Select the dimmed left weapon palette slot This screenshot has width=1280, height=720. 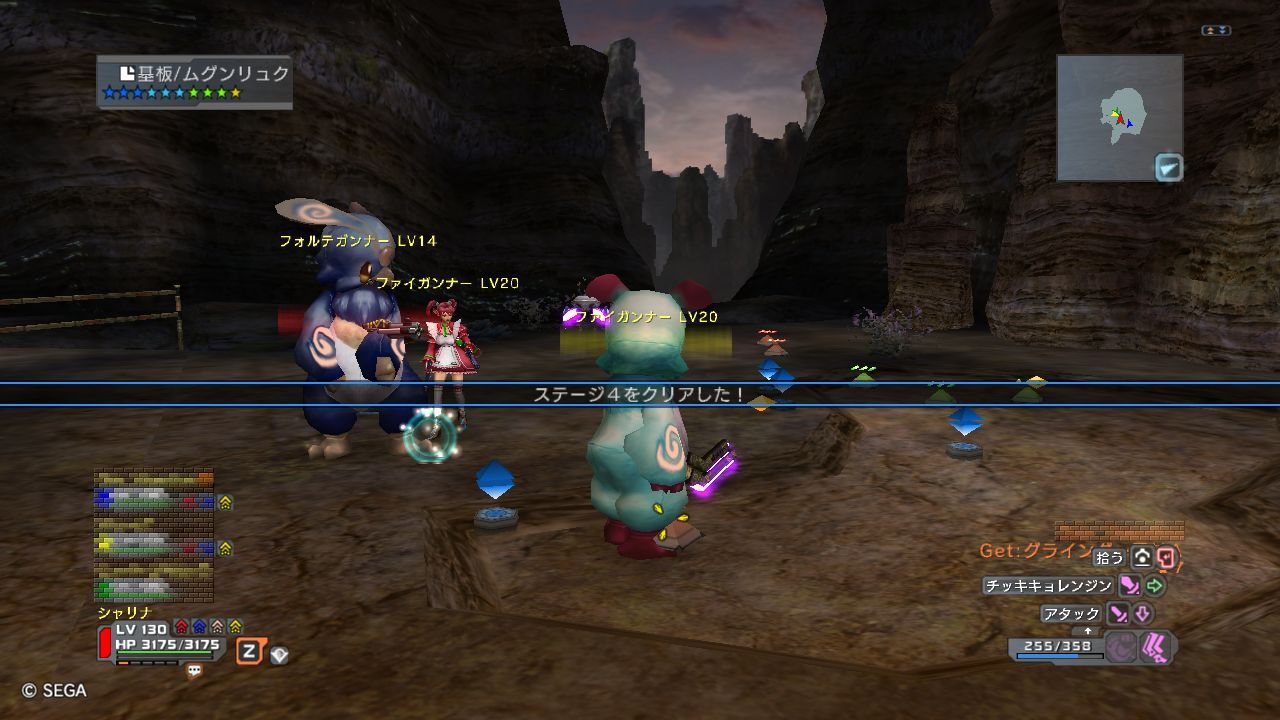coord(1121,648)
